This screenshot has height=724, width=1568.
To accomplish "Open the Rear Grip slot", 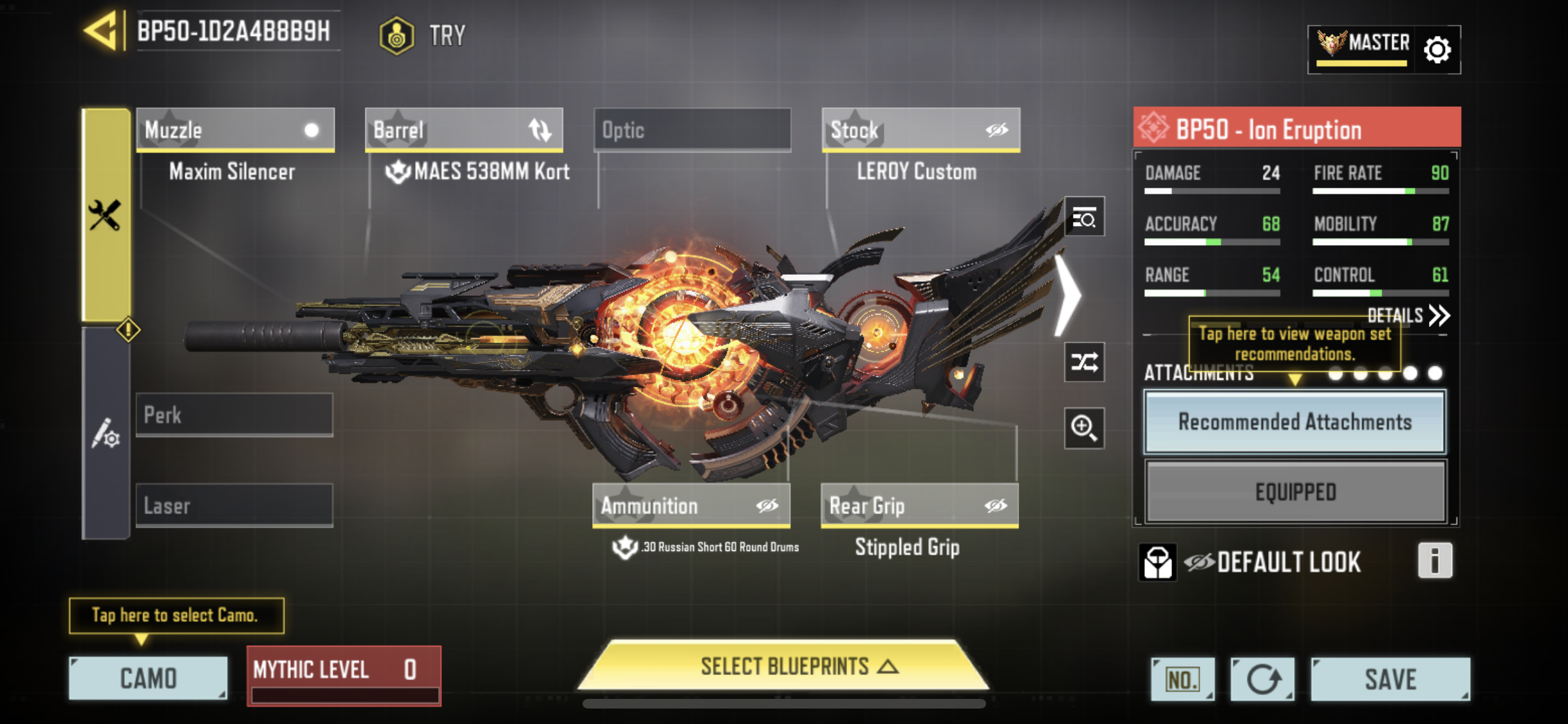I will [x=919, y=506].
